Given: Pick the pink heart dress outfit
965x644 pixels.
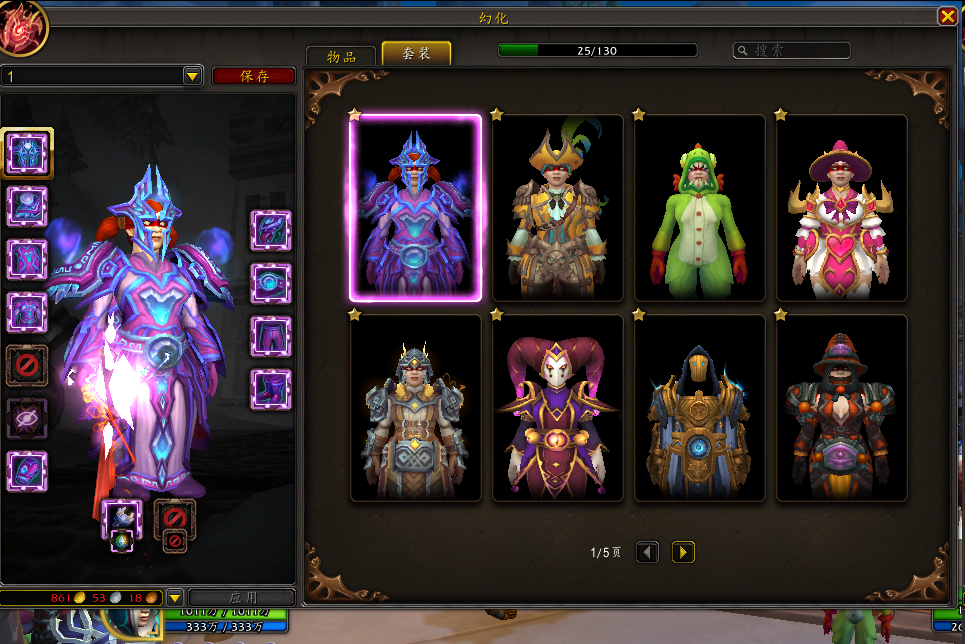Looking at the screenshot, I should click(842, 207).
